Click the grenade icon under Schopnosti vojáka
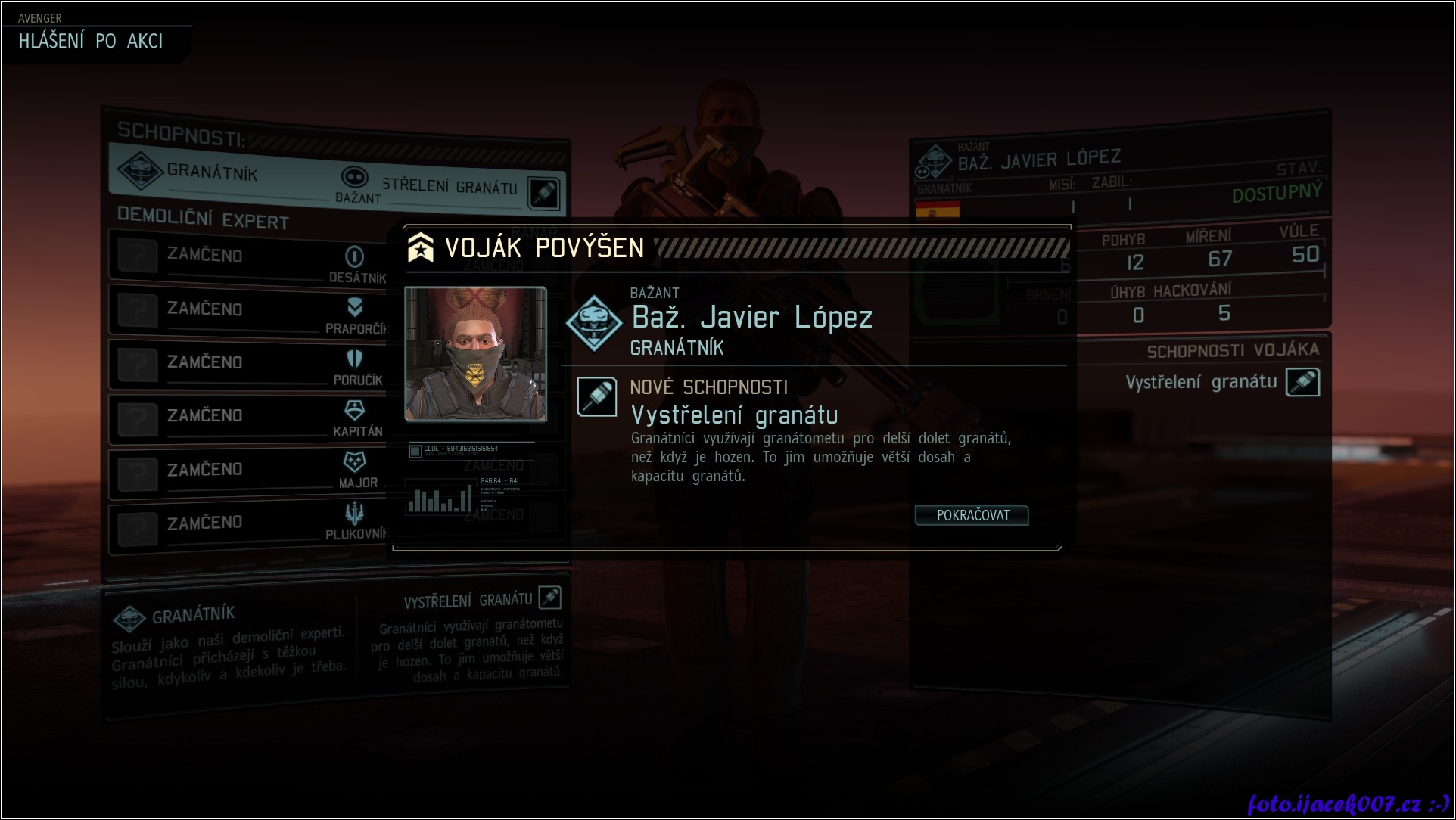The width and height of the screenshot is (1456, 820). 1302,382
